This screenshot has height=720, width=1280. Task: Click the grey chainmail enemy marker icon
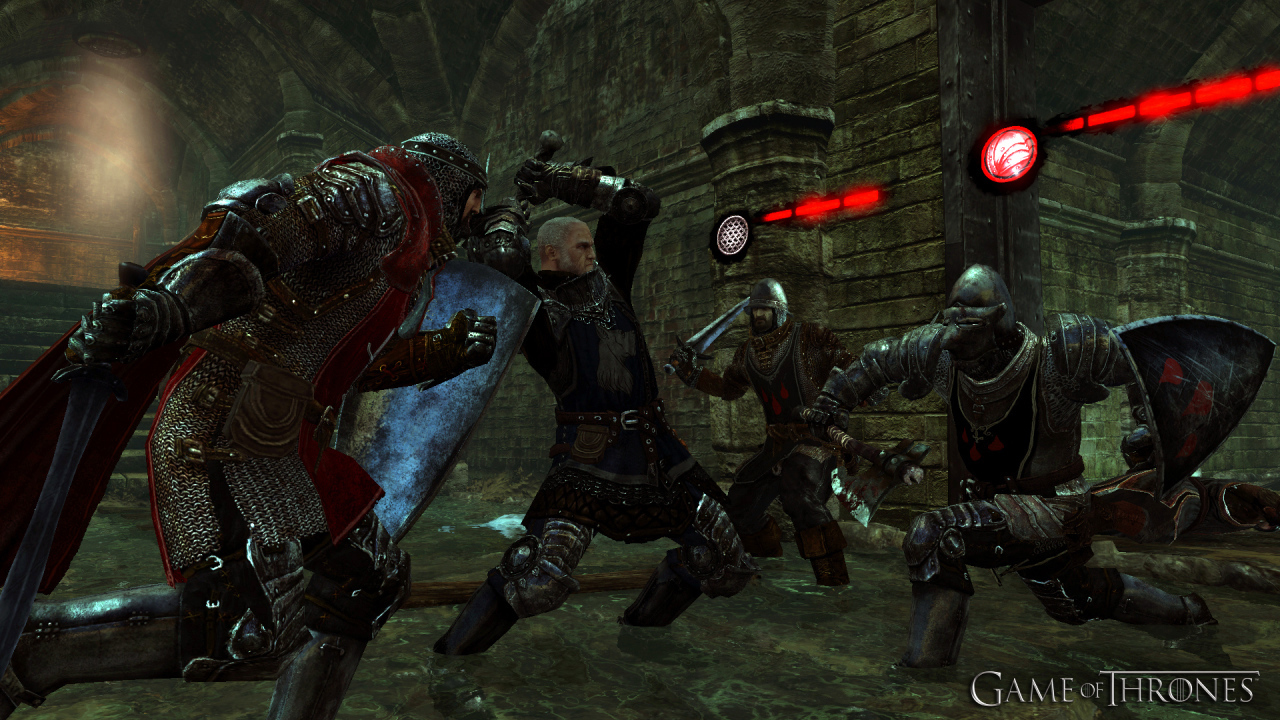click(733, 235)
